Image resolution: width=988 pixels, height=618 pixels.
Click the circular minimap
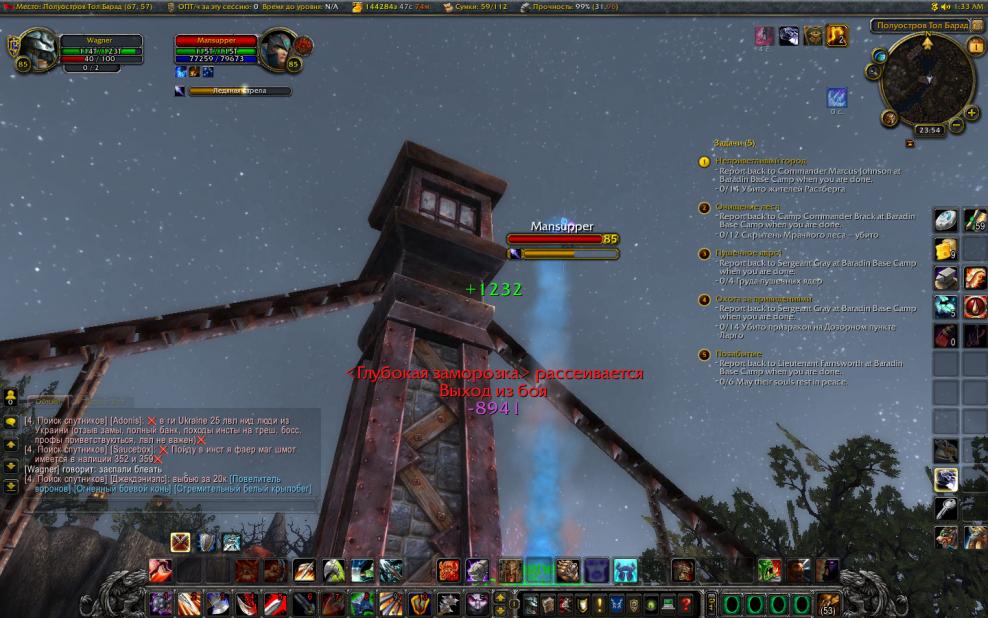point(926,80)
